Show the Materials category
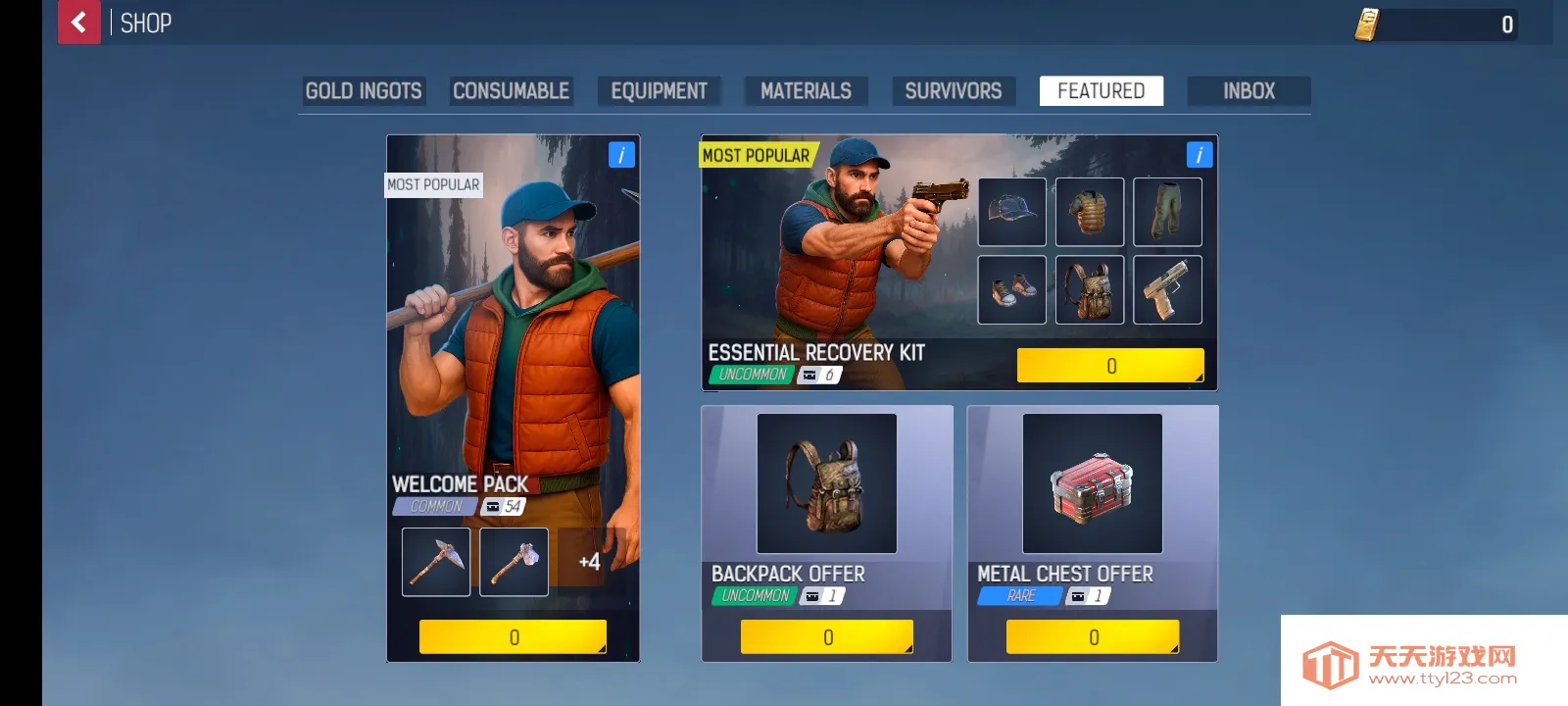The width and height of the screenshot is (1568, 706). (x=806, y=91)
